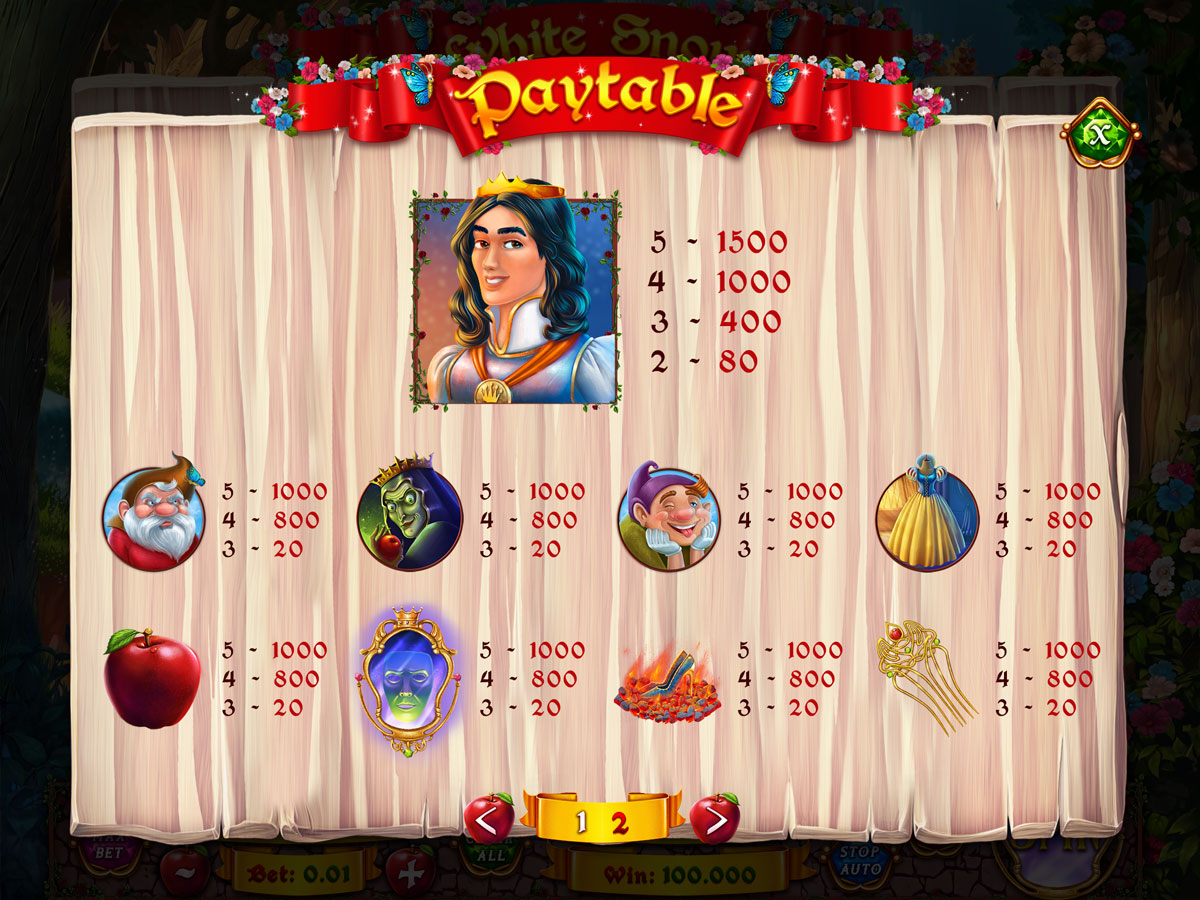Image resolution: width=1200 pixels, height=900 pixels.
Task: Hit the Max Bet button
Action: point(110,852)
